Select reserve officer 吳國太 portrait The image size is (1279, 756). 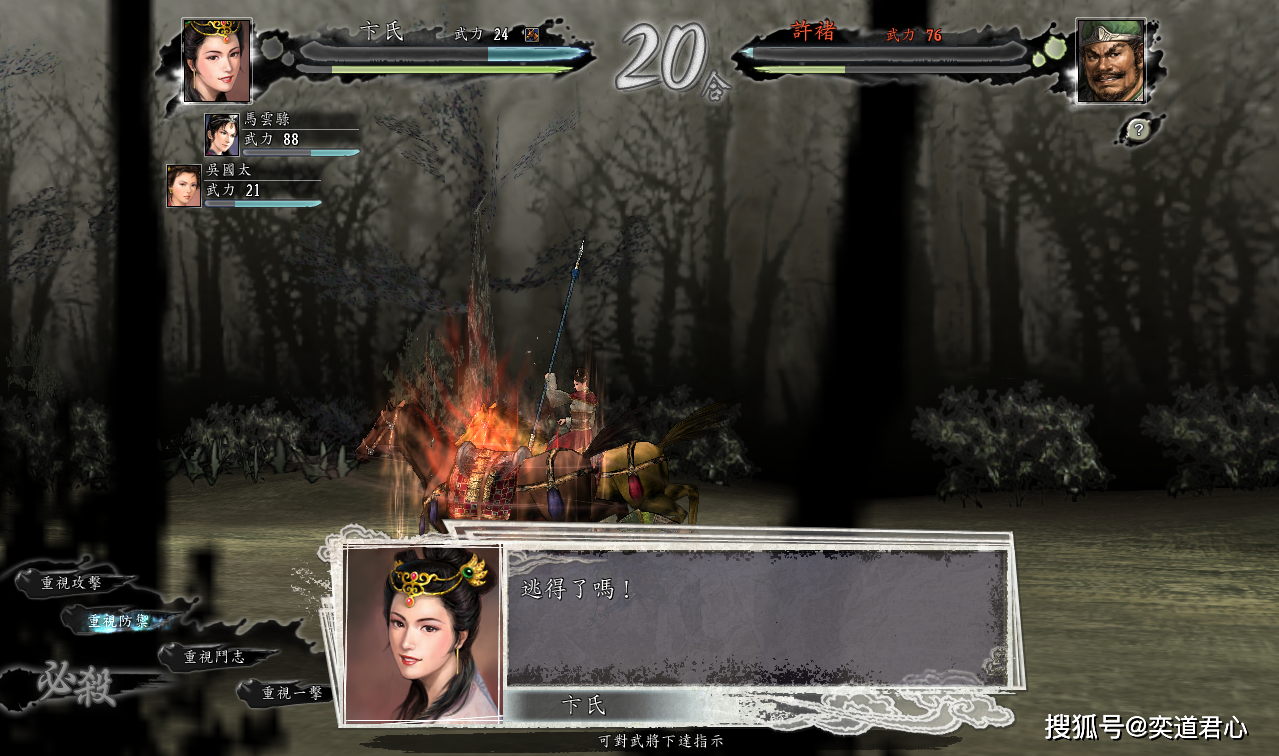(x=184, y=186)
